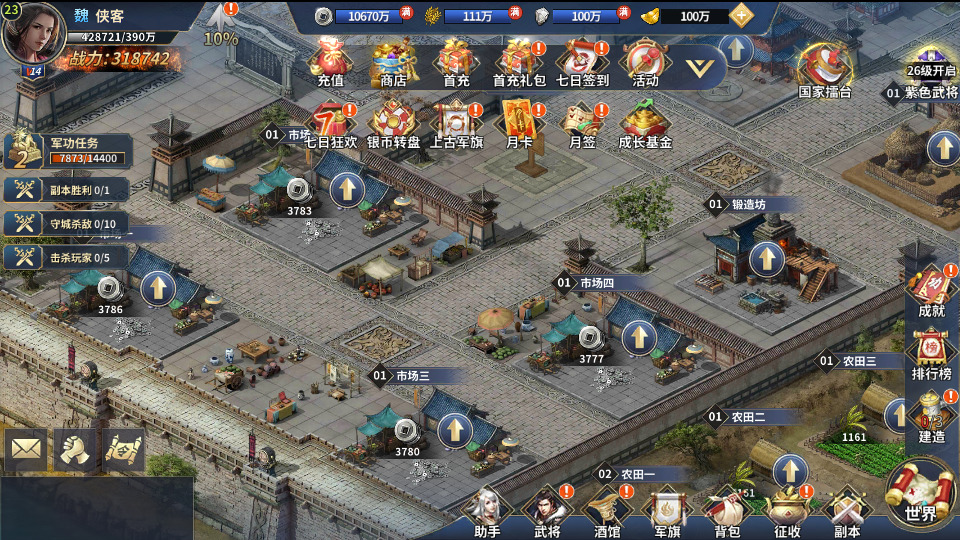Click the gold plus button to add ingots
The height and width of the screenshot is (540, 960).
pos(741,15)
